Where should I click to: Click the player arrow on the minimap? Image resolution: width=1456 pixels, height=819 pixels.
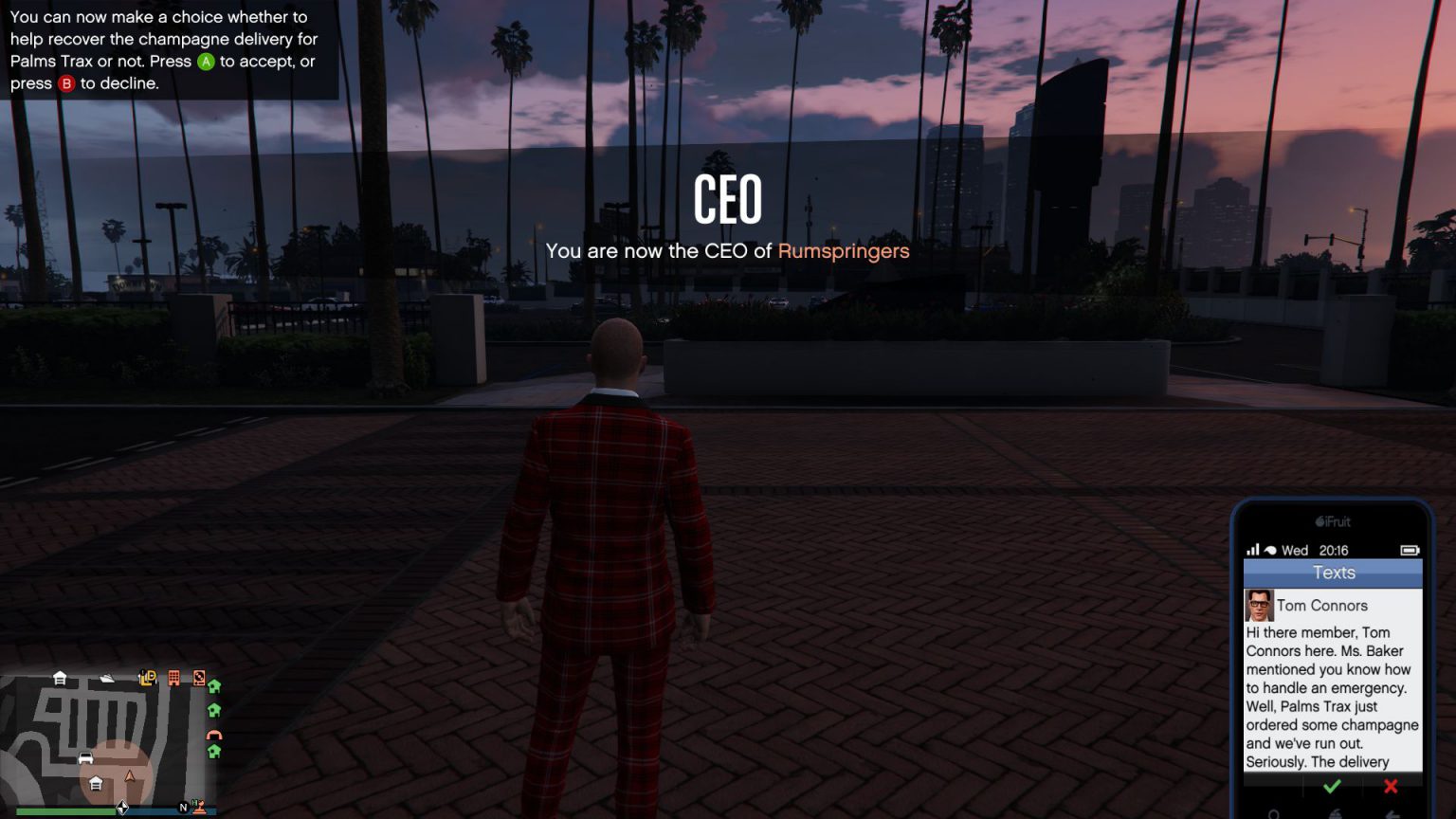point(130,776)
